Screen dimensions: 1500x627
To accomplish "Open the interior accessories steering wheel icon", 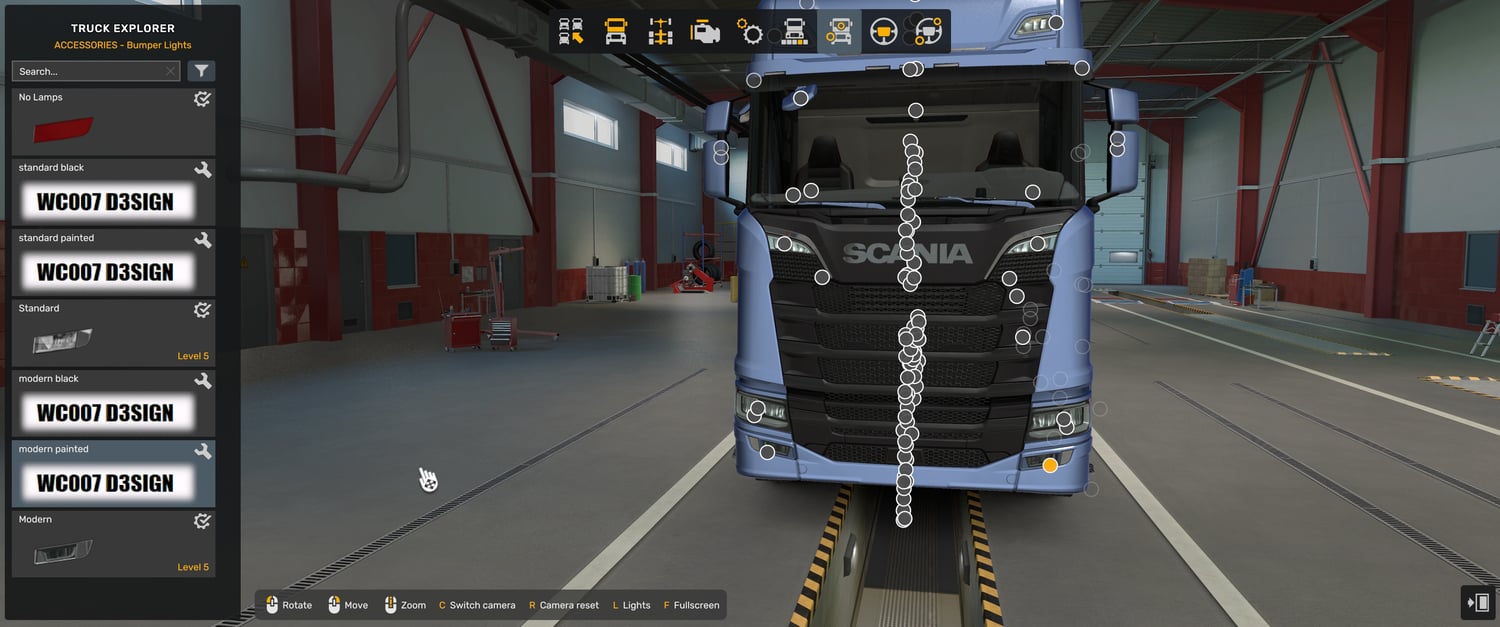I will point(928,32).
